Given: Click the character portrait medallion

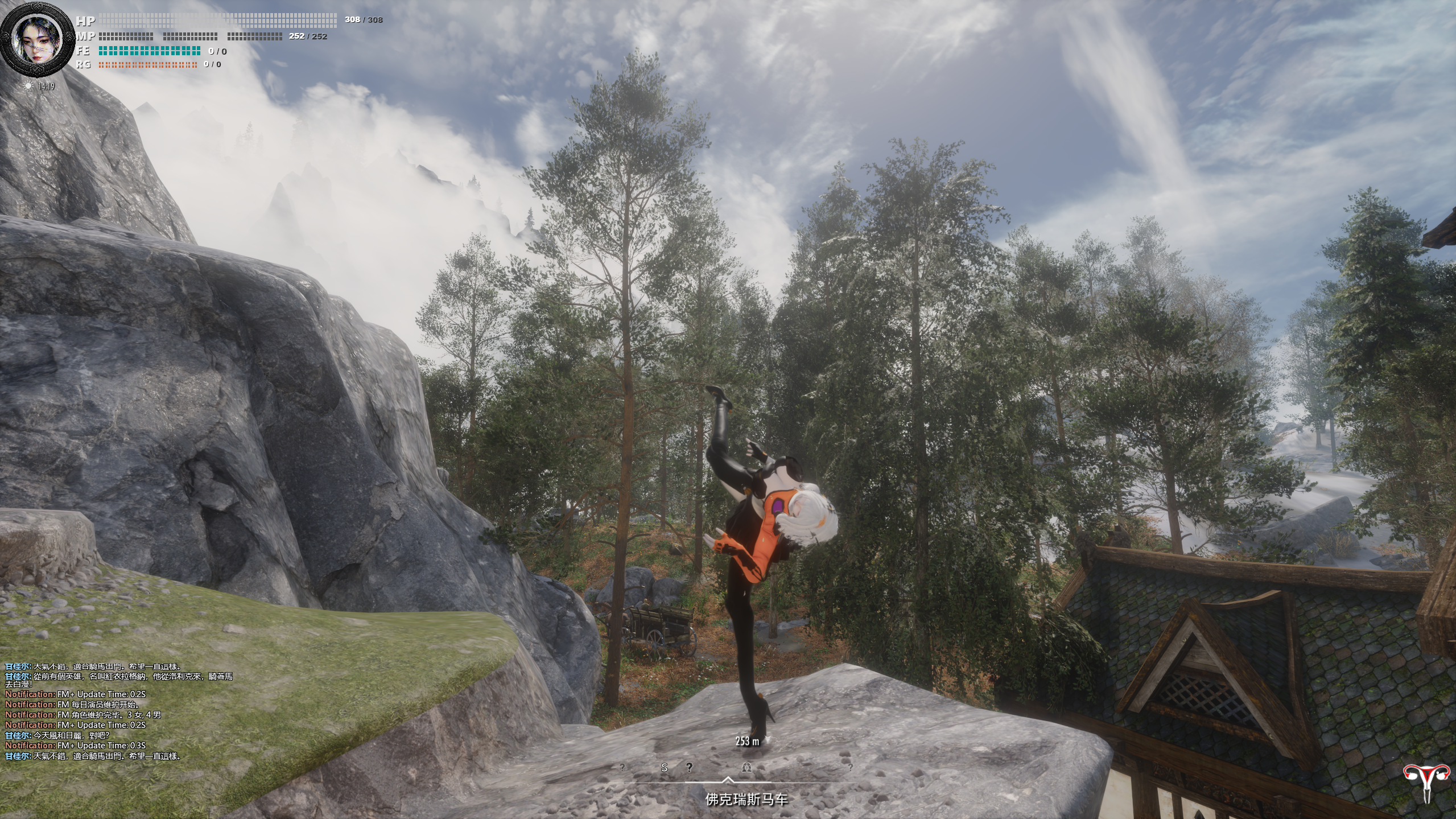Looking at the screenshot, I should click(38, 41).
